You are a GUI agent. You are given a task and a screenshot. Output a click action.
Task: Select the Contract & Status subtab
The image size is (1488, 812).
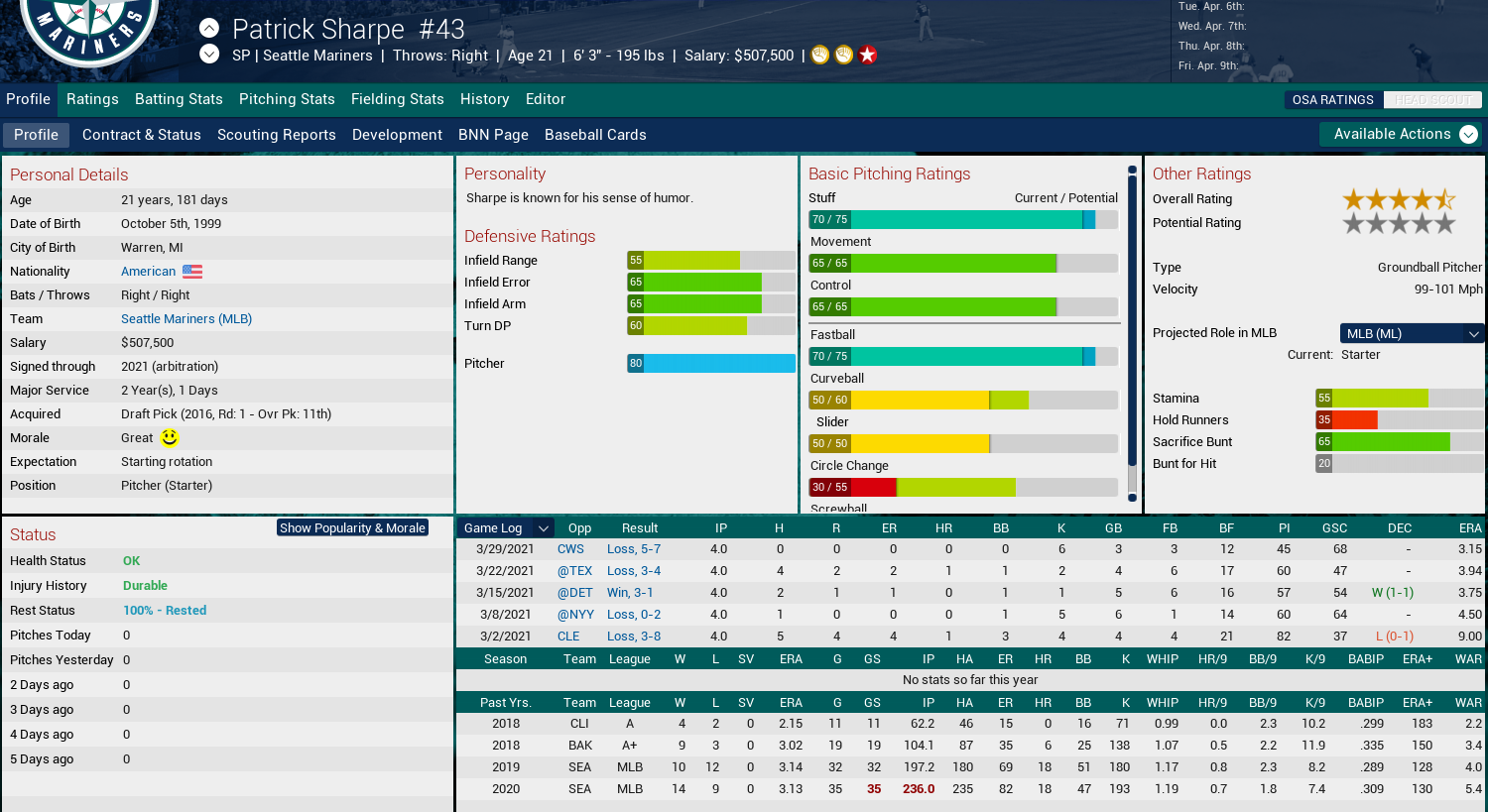coord(141,135)
